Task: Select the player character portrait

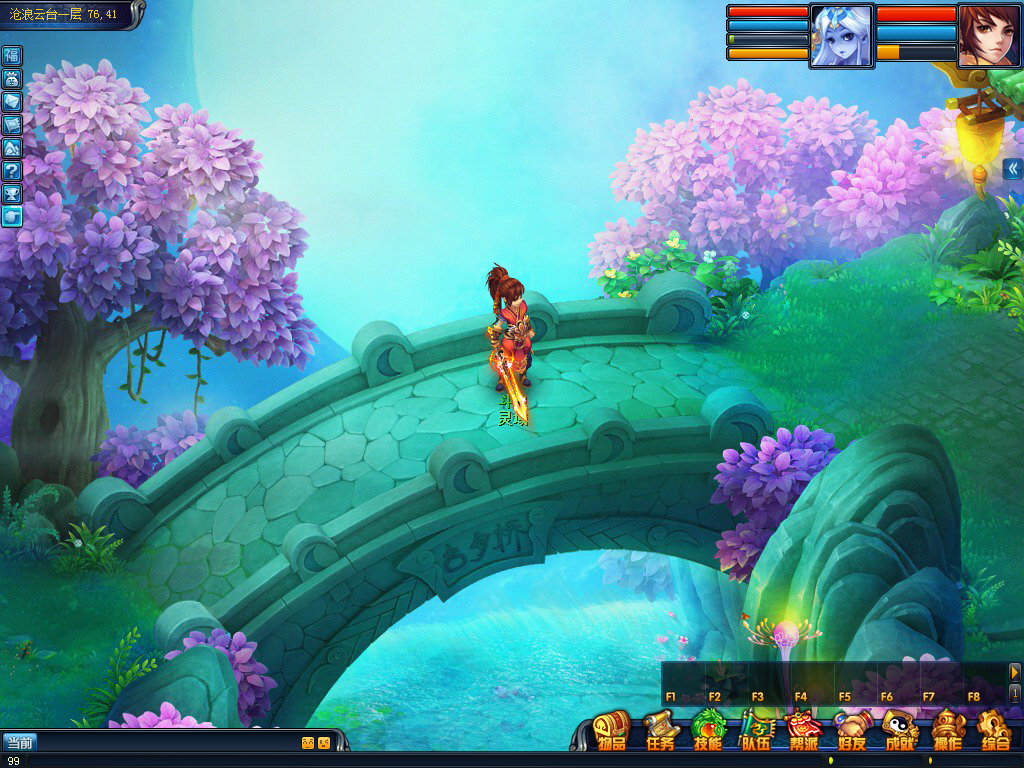Action: coord(989,35)
